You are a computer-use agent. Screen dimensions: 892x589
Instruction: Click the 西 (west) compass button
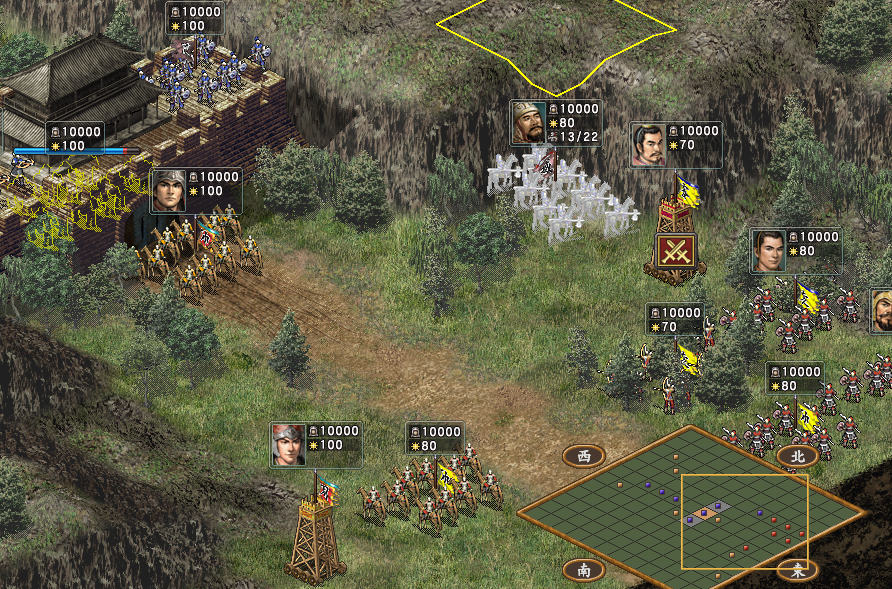[x=584, y=456]
